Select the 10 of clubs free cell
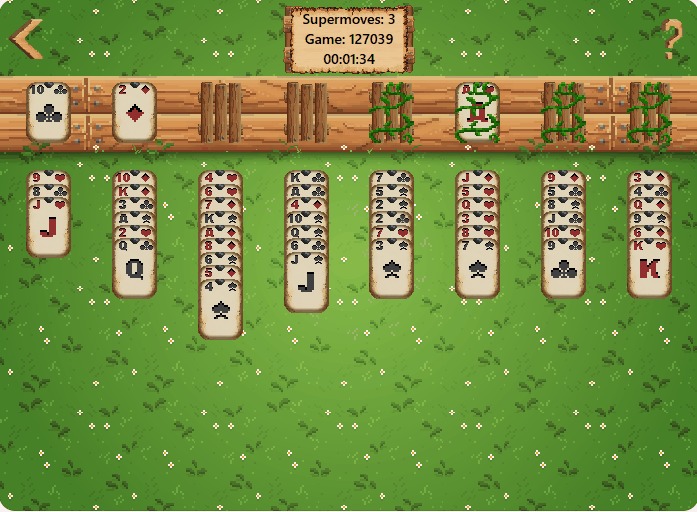Viewport: 697px width, 512px height. pos(48,111)
